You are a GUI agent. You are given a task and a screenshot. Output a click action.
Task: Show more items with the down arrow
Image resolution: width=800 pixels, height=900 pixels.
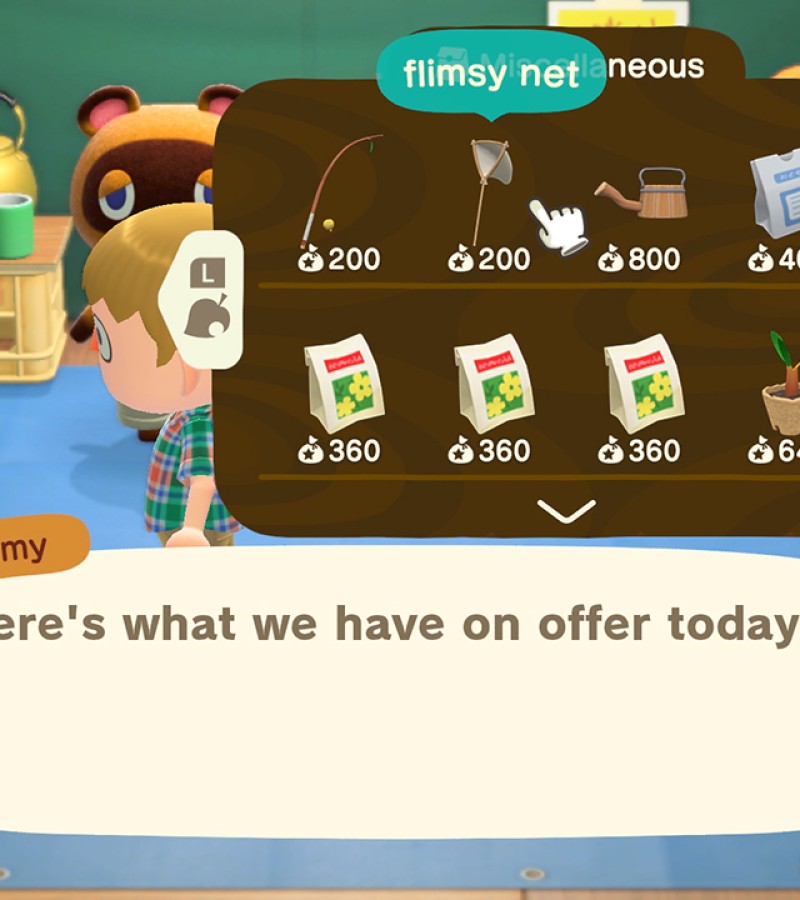coord(566,511)
